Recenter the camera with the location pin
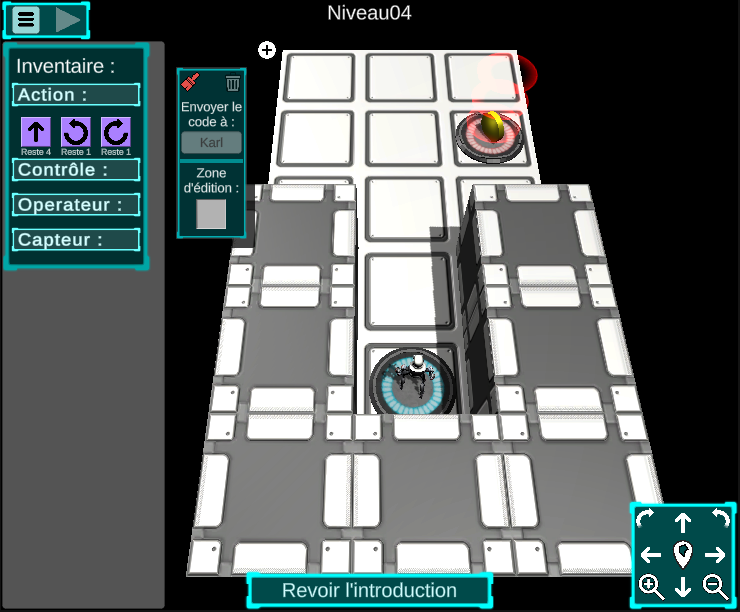Screen dimensions: 740x612 click(683, 554)
